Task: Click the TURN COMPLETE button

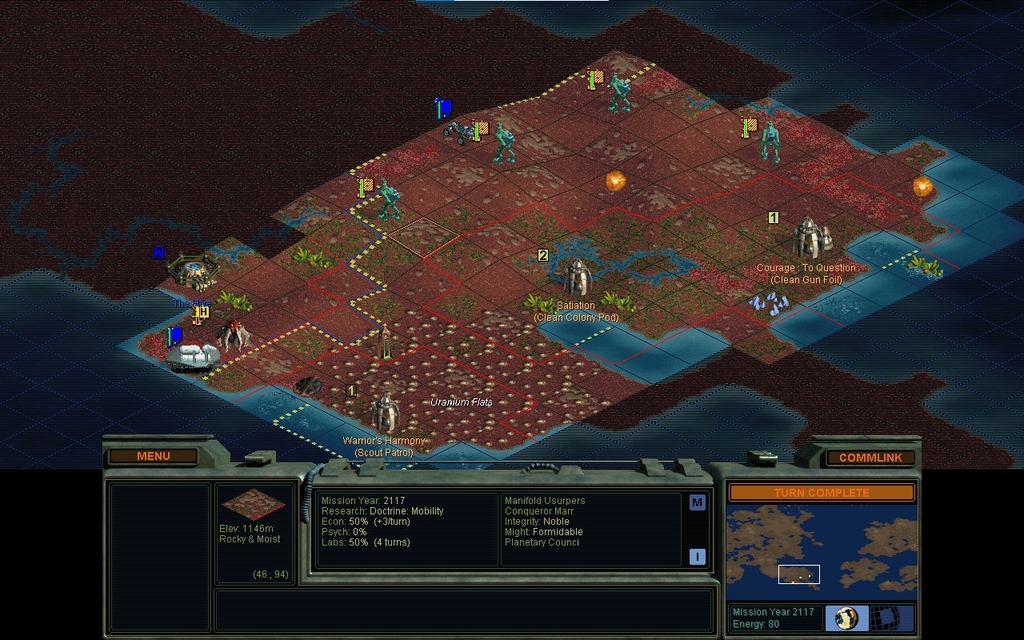Action: [821, 493]
